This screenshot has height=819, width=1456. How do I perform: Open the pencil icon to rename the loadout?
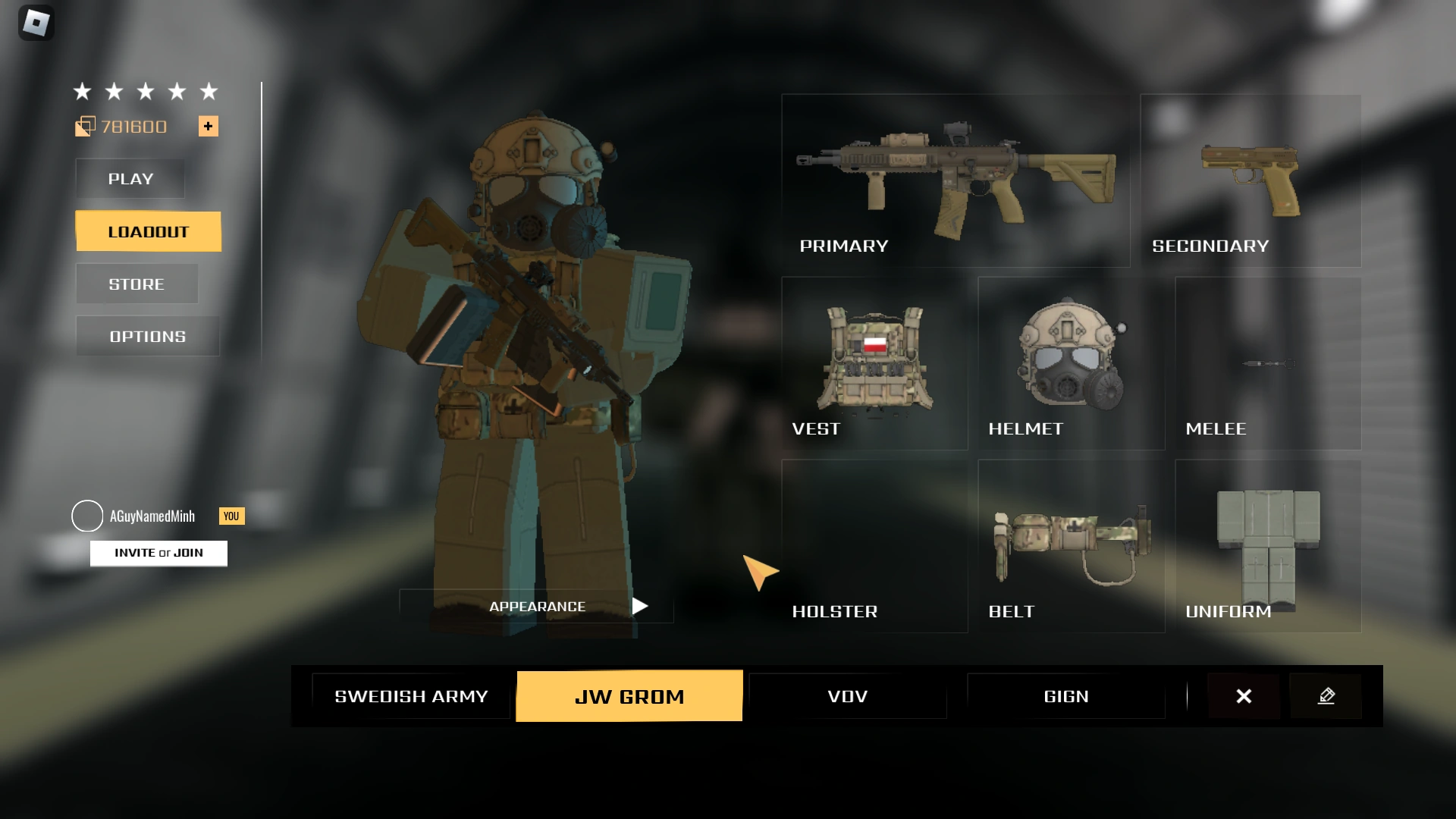[1326, 695]
